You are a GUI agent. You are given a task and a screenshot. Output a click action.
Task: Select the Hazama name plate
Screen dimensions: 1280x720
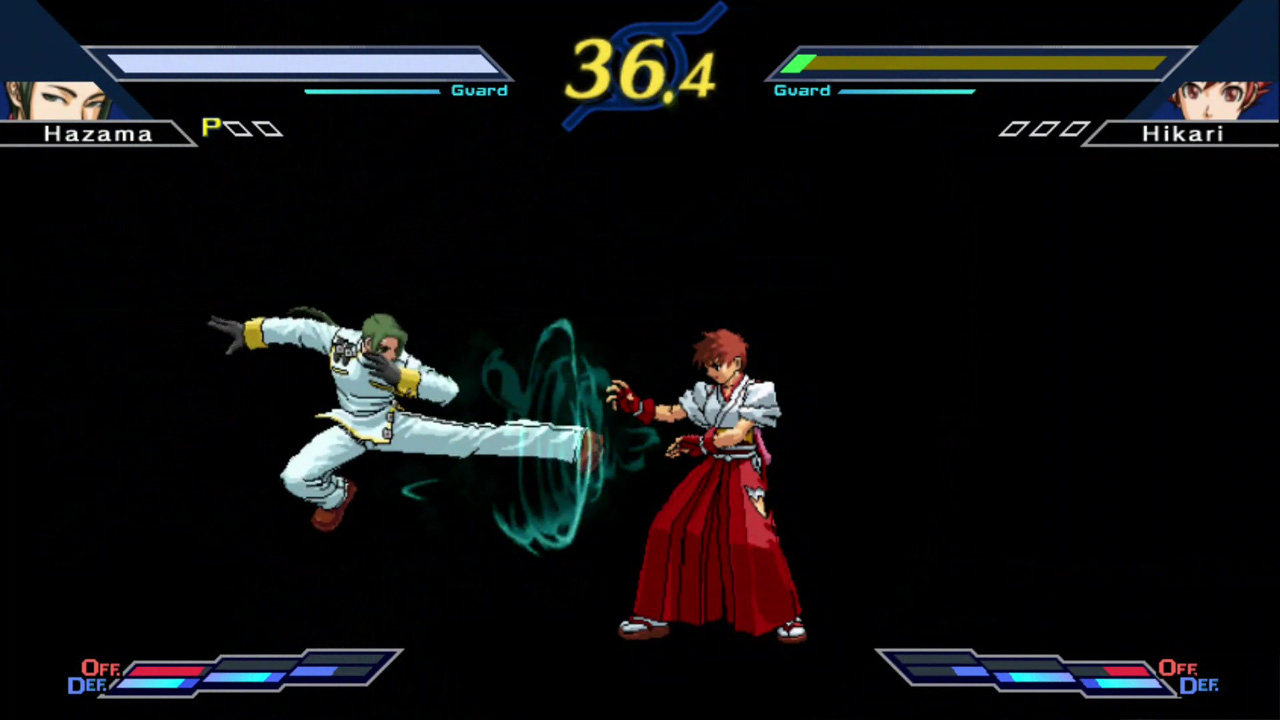pos(97,134)
